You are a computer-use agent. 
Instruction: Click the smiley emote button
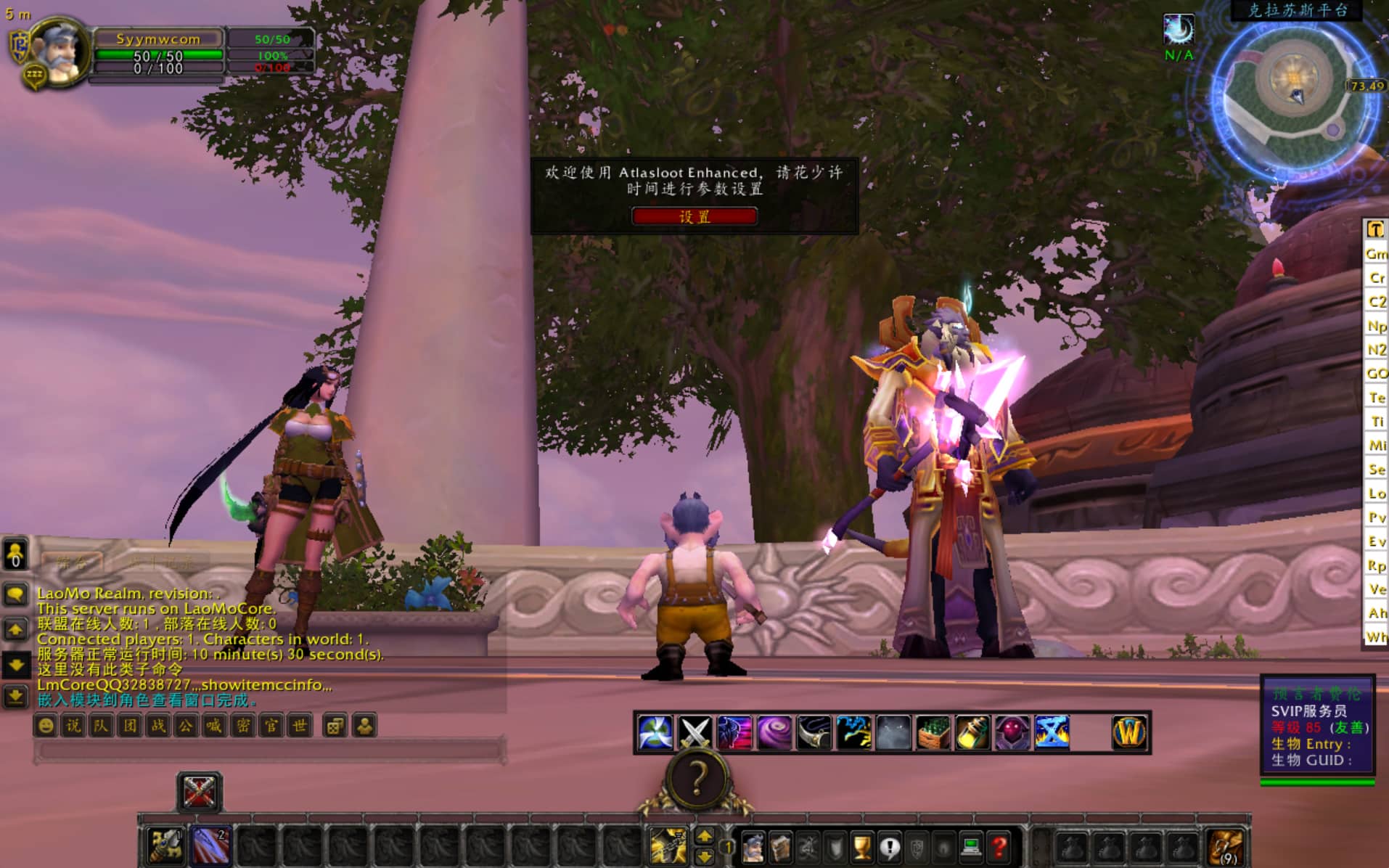click(x=46, y=726)
